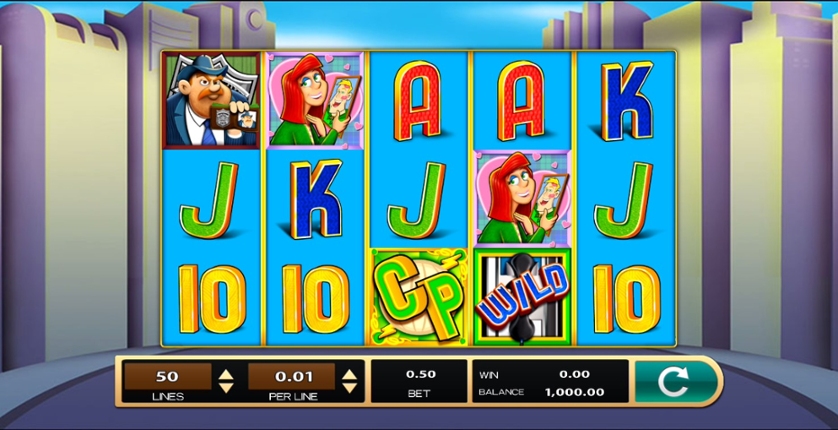Decrease the number of lines
This screenshot has width=838, height=430.
(226, 388)
